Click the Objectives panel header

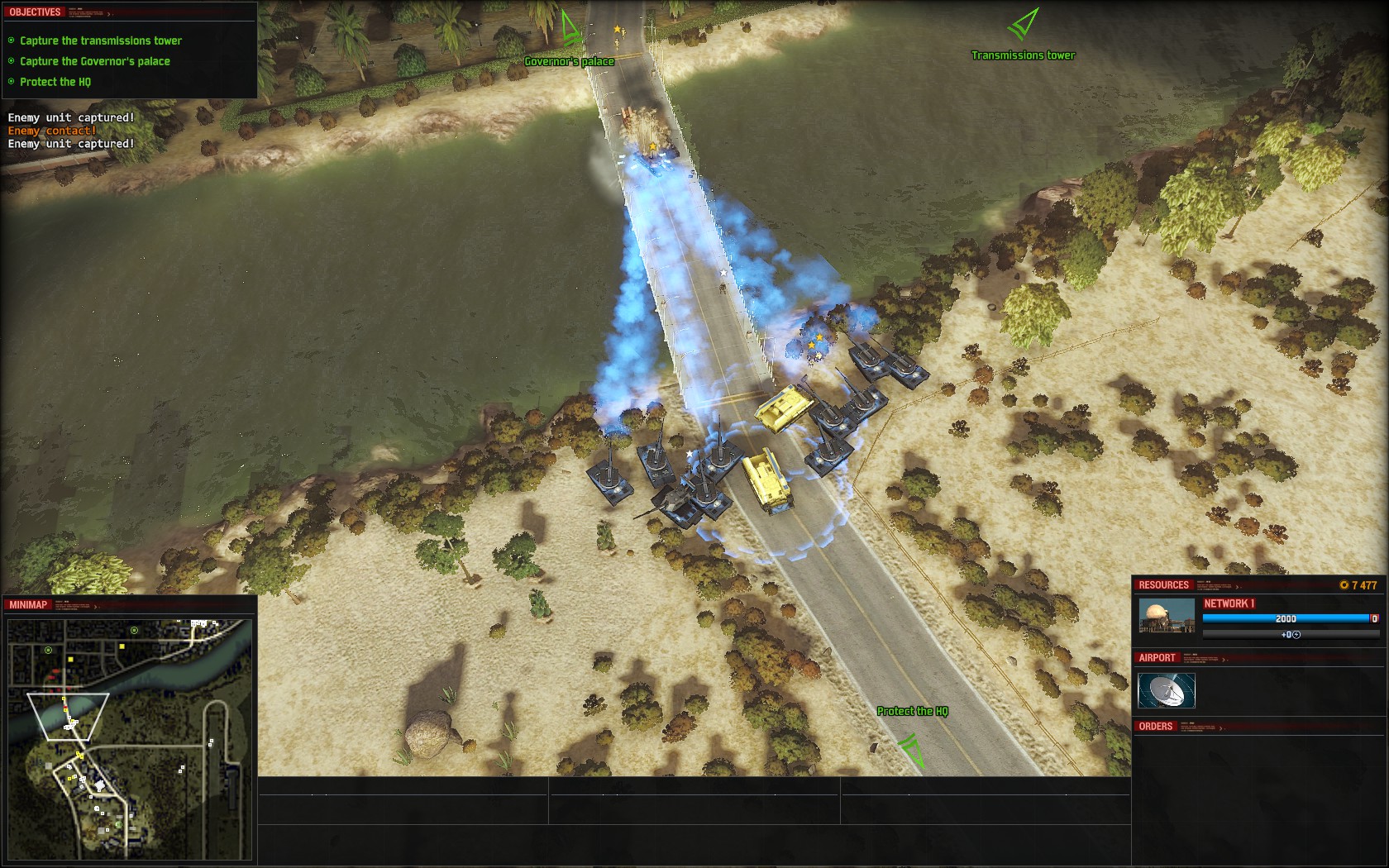click(x=35, y=12)
